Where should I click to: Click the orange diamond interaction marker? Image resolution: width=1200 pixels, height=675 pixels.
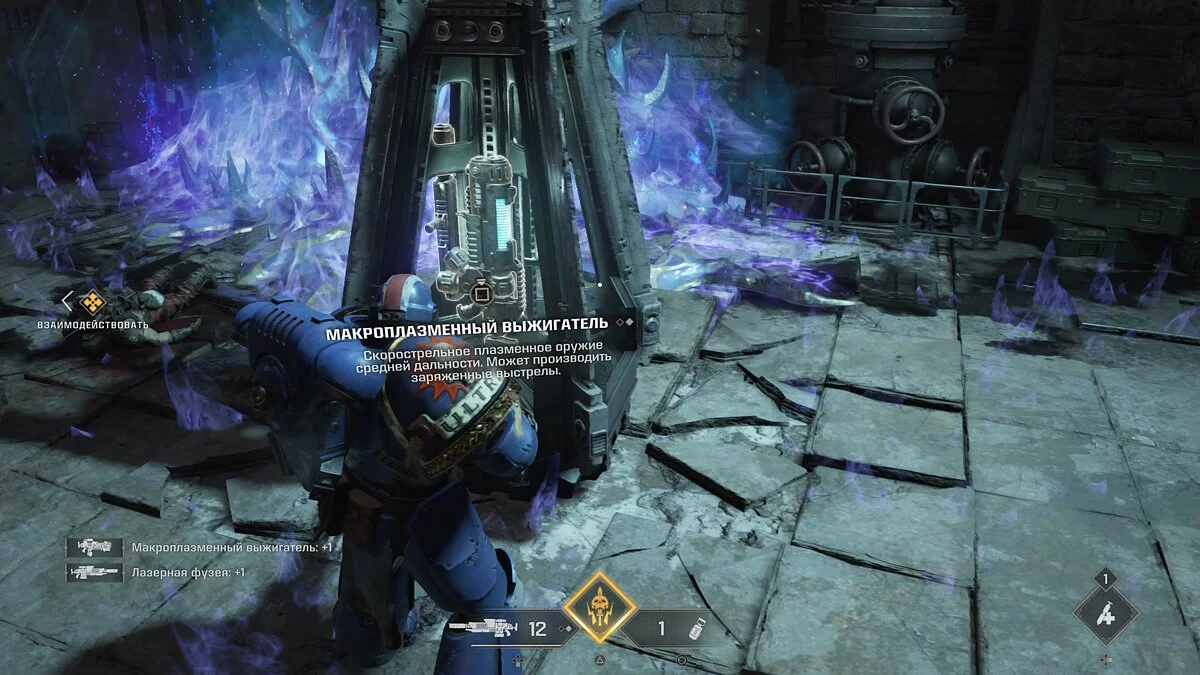[92, 299]
